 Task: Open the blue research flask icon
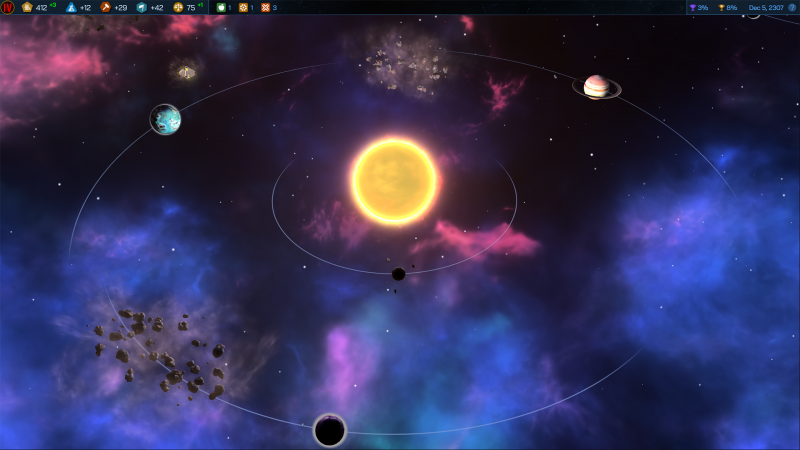pyautogui.click(x=71, y=7)
